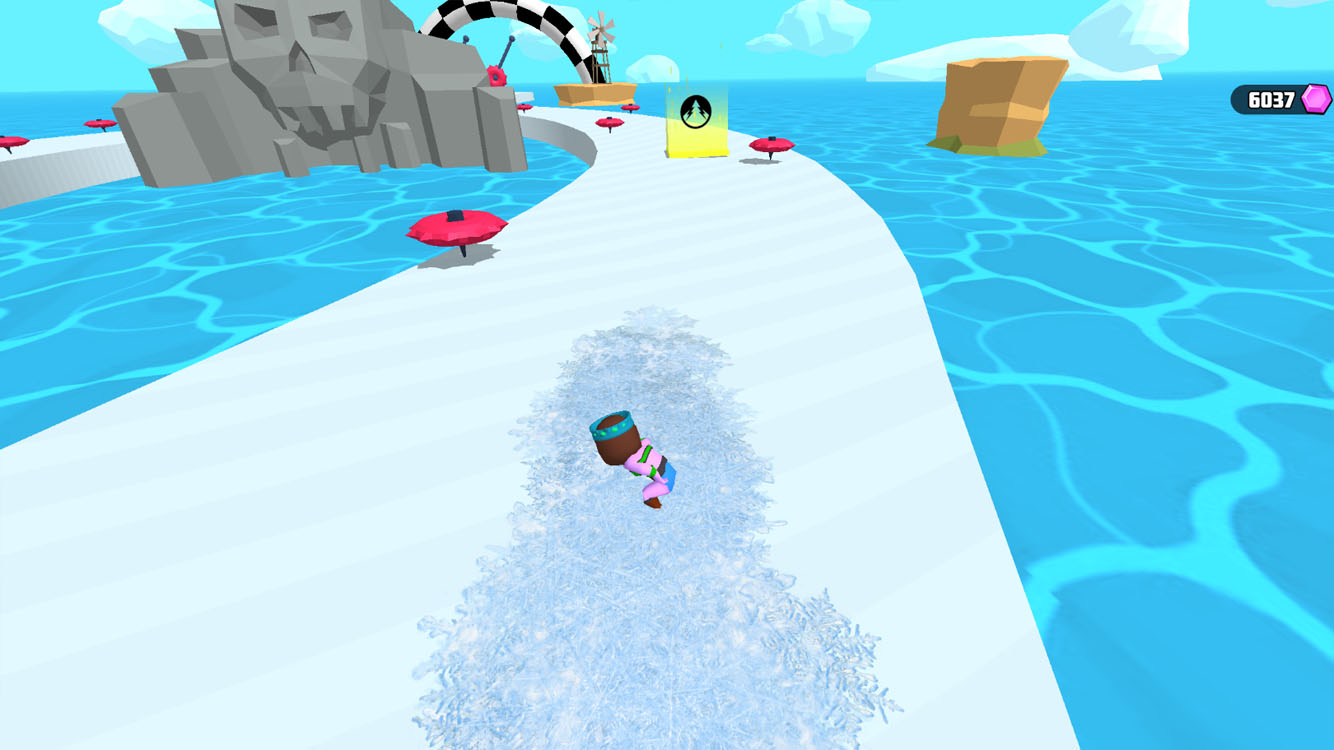Select the red mushroom at the far left edge
Image resolution: width=1334 pixels, height=750 pixels.
click(10, 140)
